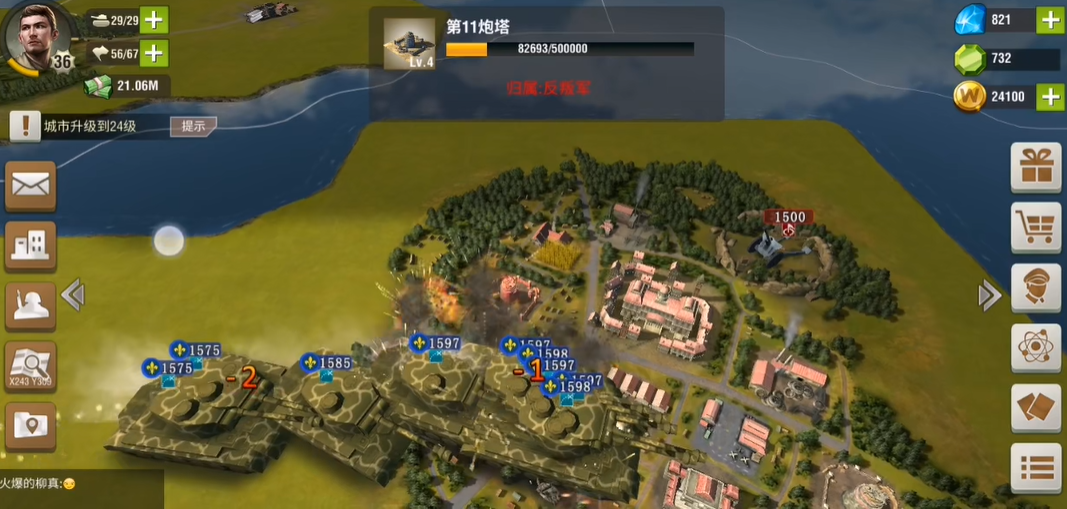Open the officer commander menu
The width and height of the screenshot is (1067, 509).
(1035, 288)
